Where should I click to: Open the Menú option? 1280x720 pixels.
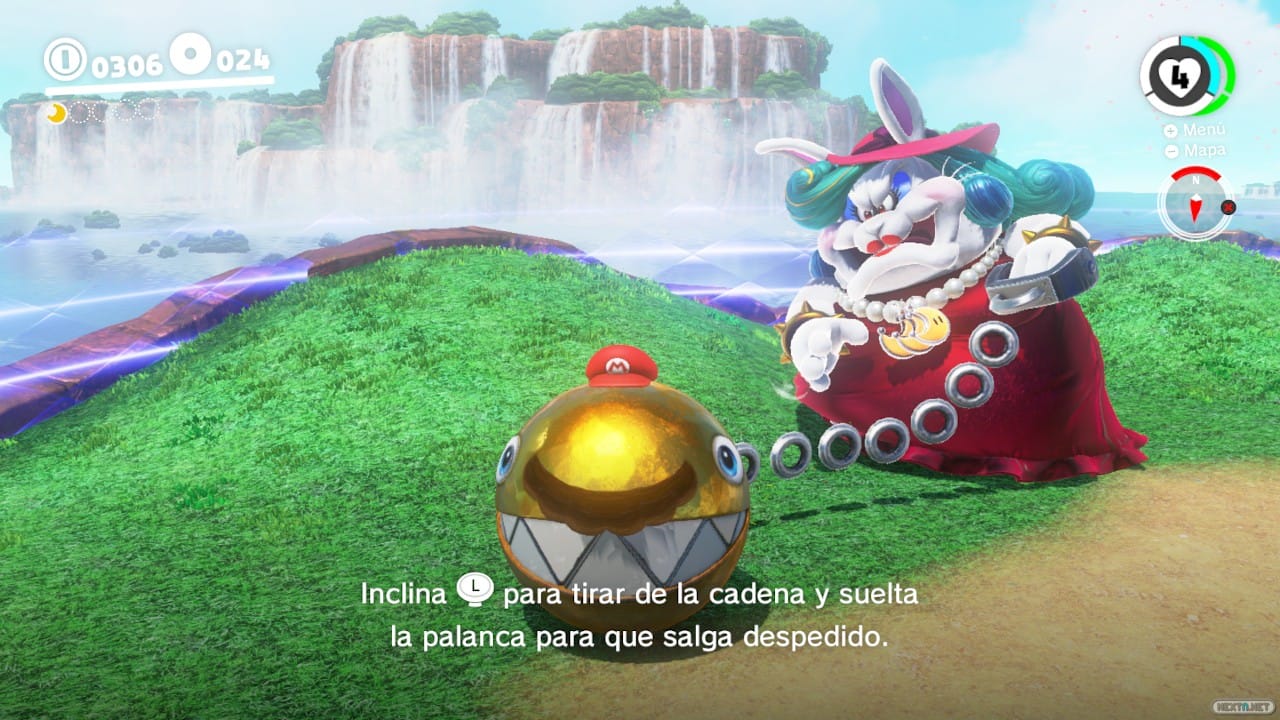coord(1206,130)
